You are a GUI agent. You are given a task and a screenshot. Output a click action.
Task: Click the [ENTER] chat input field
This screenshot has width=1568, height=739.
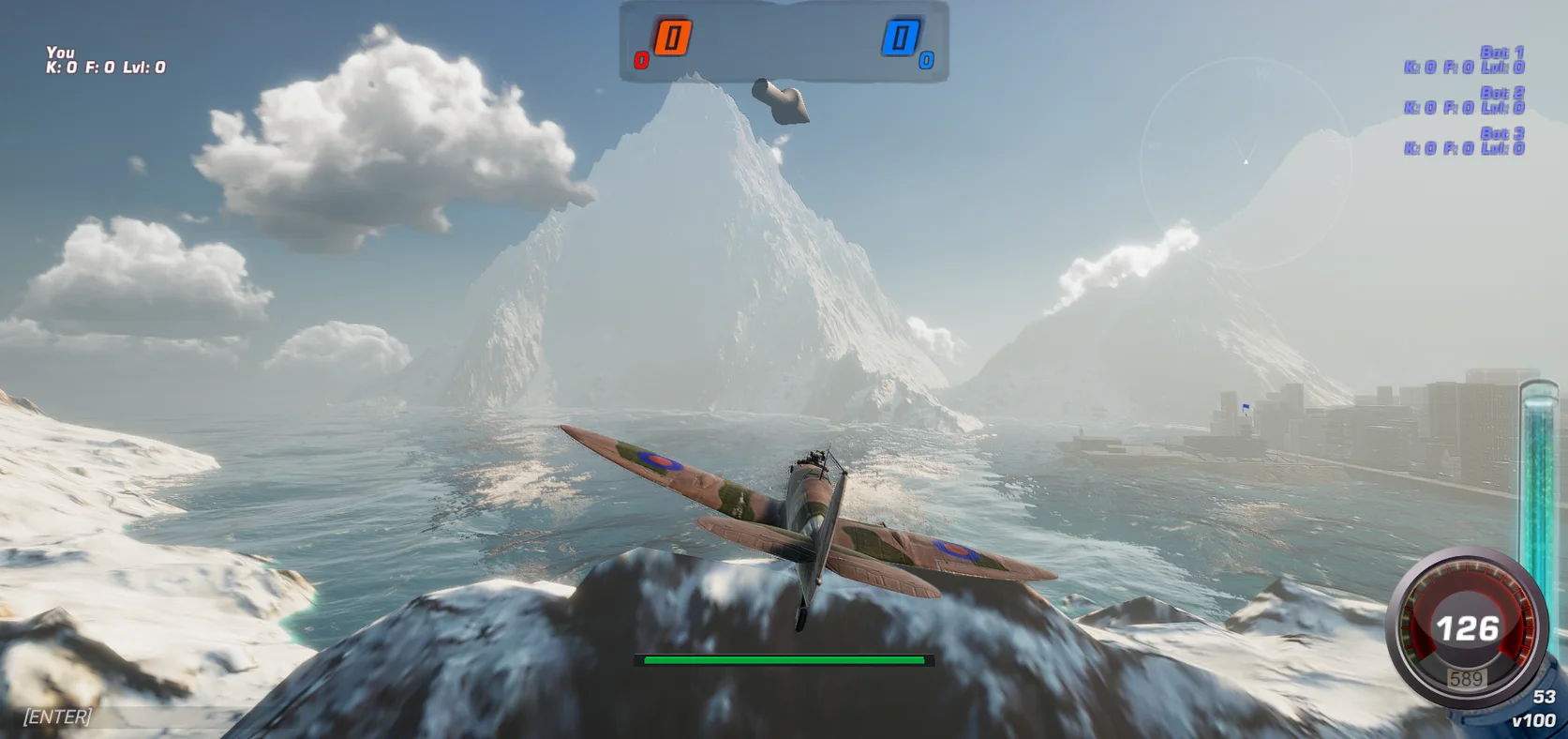56,717
